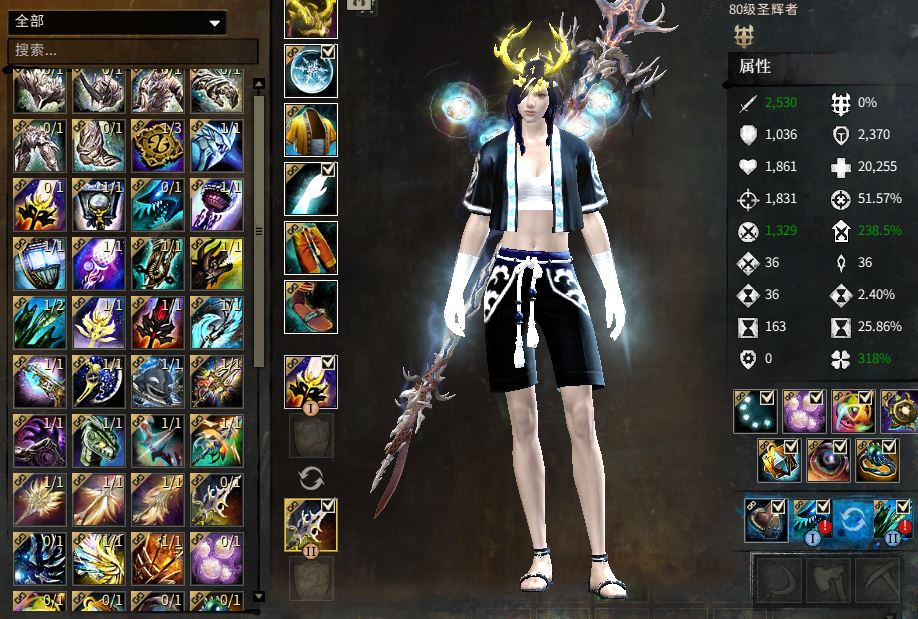Screen dimensions: 918x619
Task: Select the shark-mouth weapon skin in the list
Action: click(x=158, y=205)
